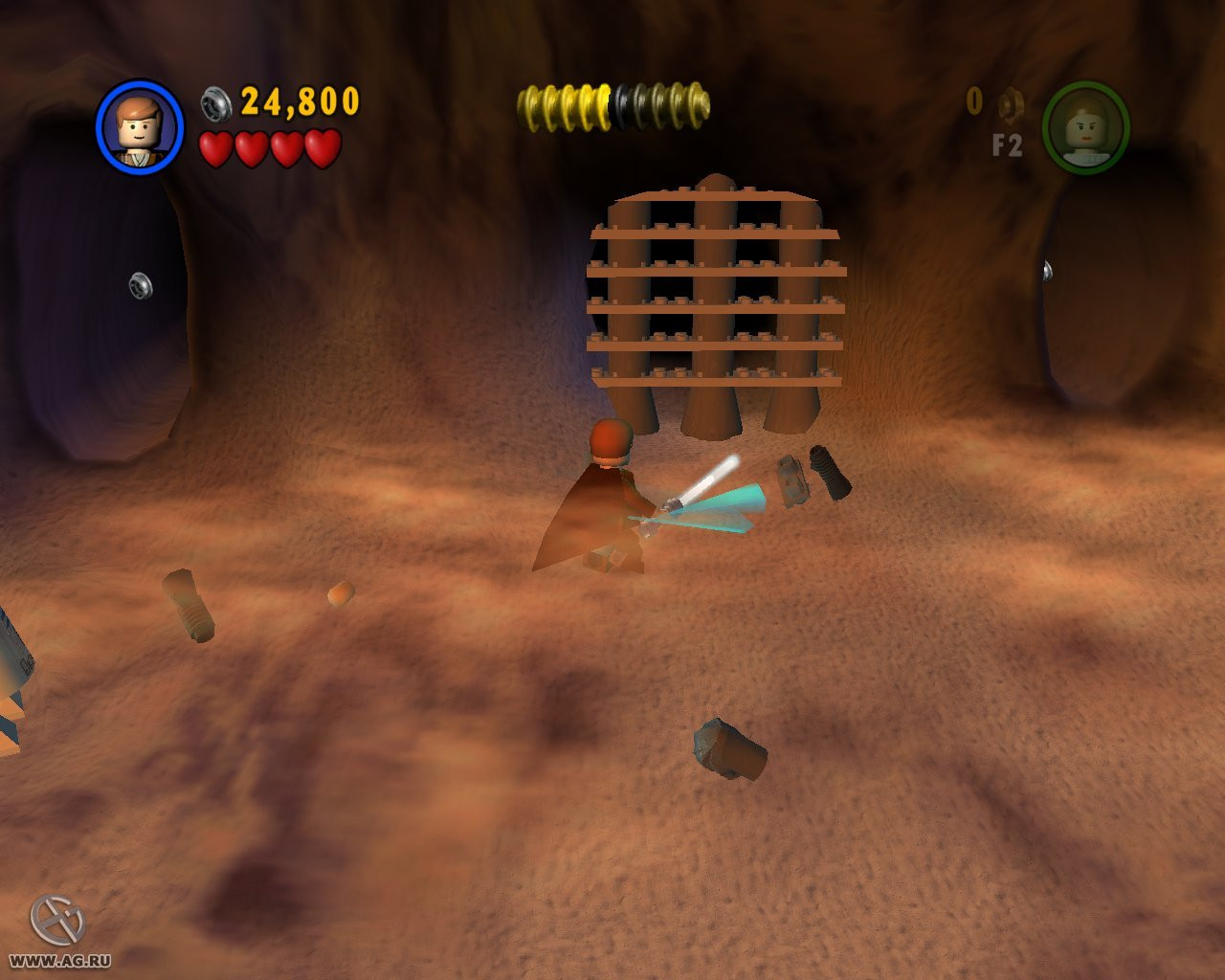Image resolution: width=1225 pixels, height=980 pixels.
Task: Click the first red heart in the health bar
Action: [x=215, y=148]
